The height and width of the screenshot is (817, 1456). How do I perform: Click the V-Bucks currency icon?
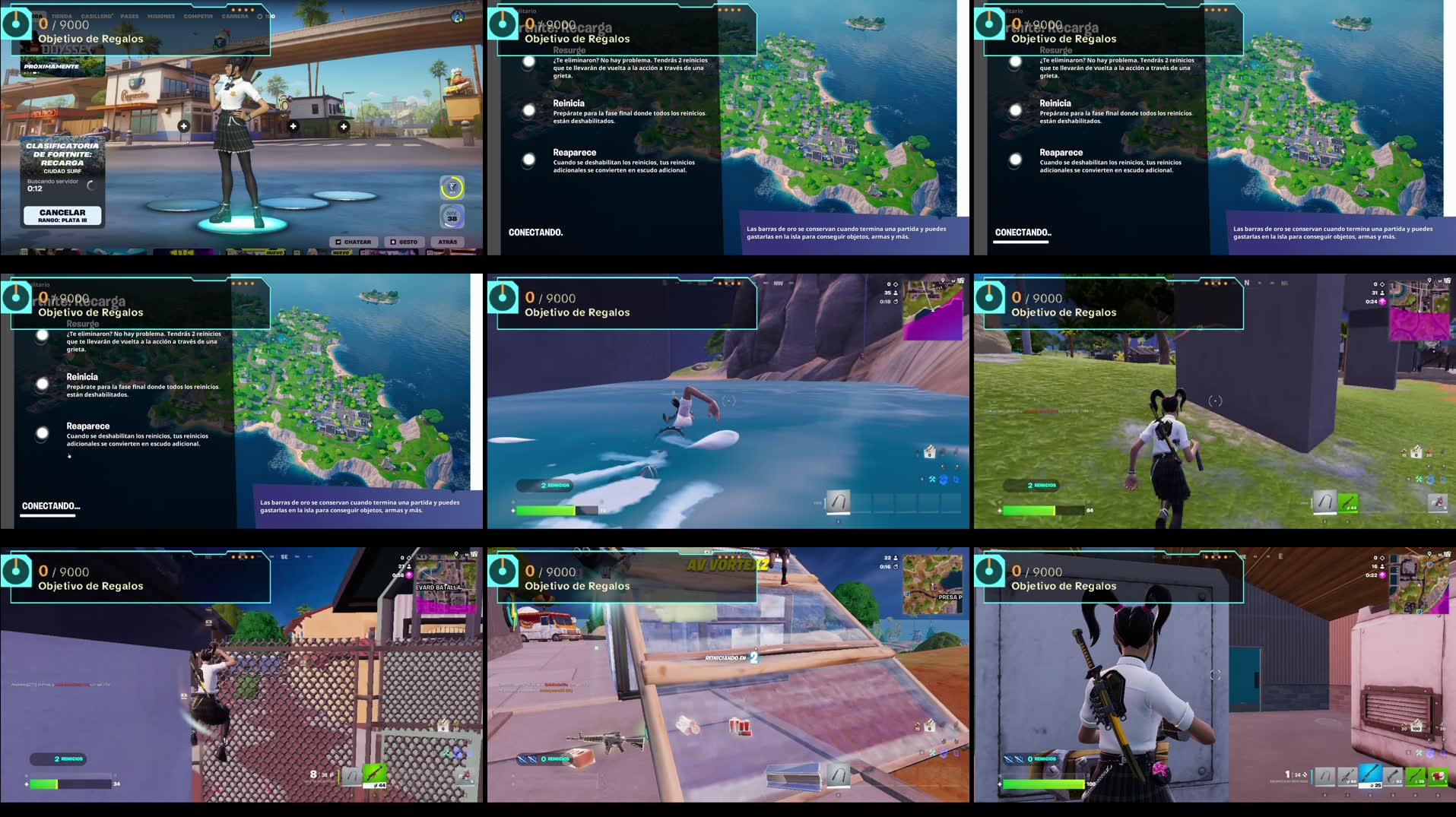point(259,16)
